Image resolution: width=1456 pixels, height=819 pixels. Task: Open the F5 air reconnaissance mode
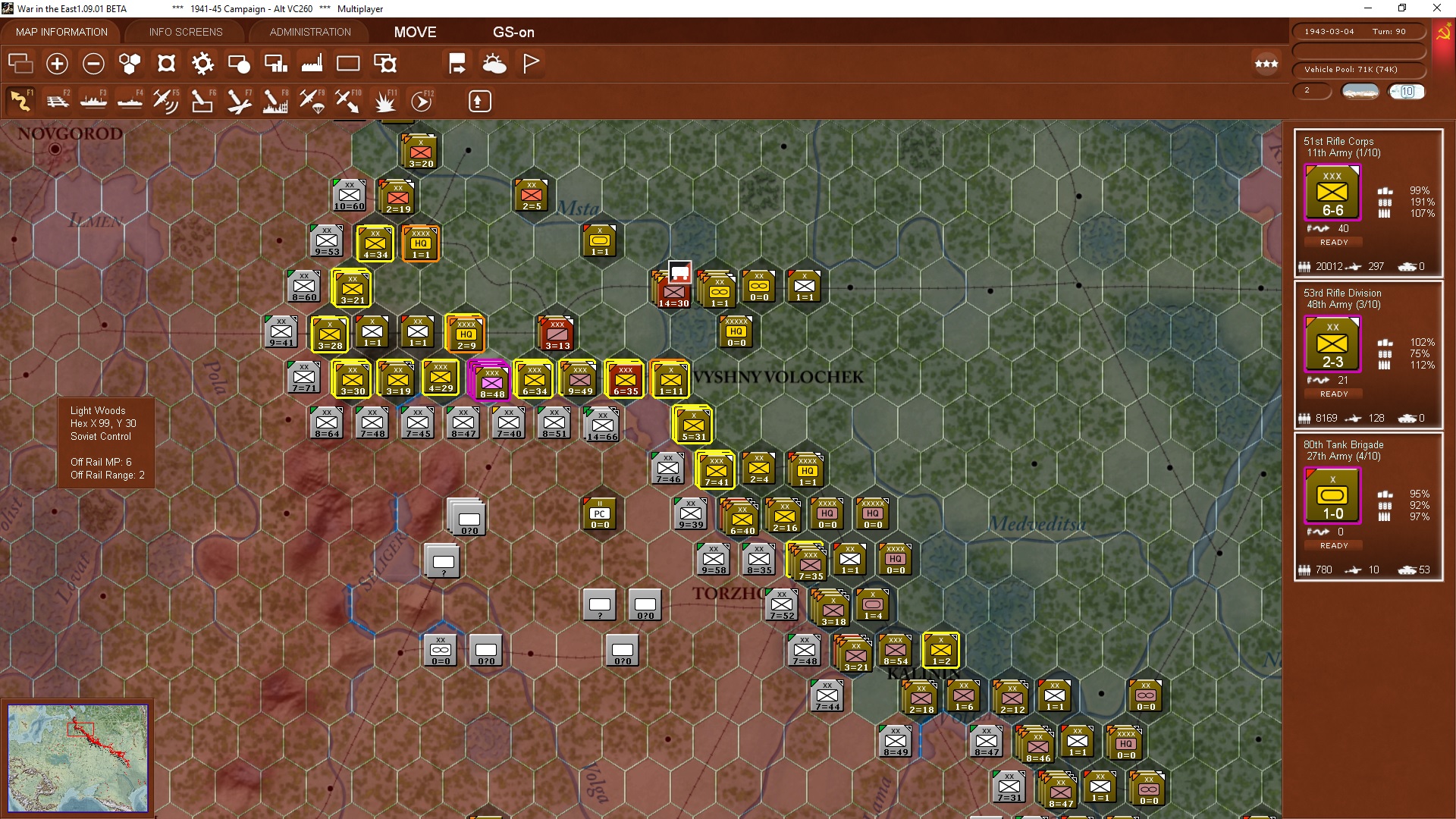click(x=165, y=100)
